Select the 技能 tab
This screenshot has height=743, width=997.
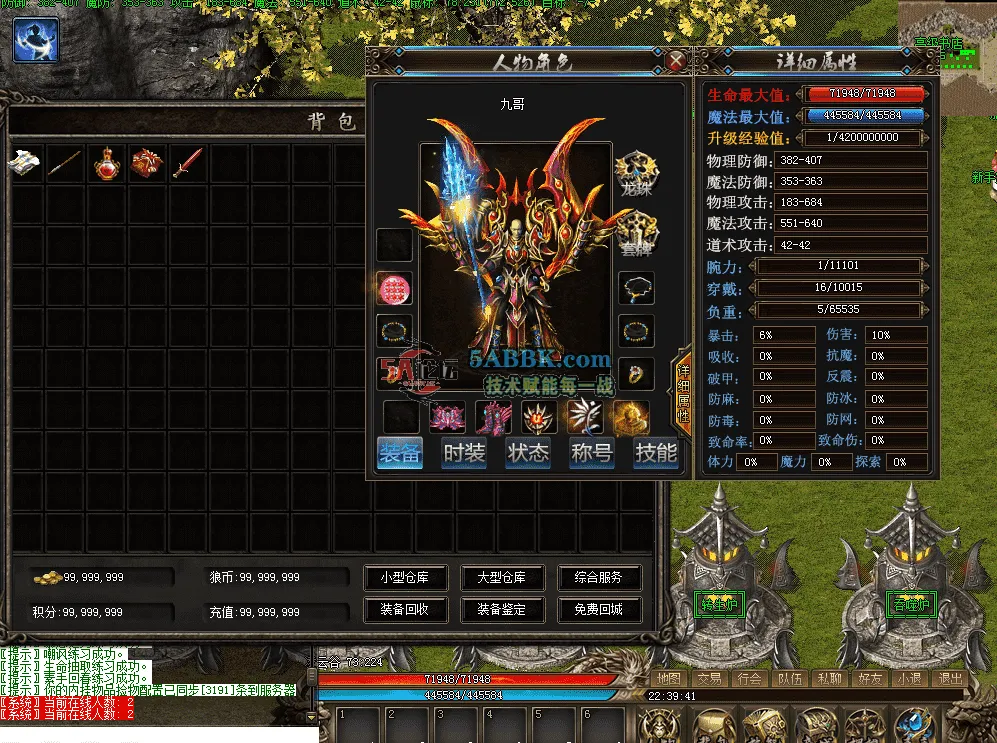point(656,453)
